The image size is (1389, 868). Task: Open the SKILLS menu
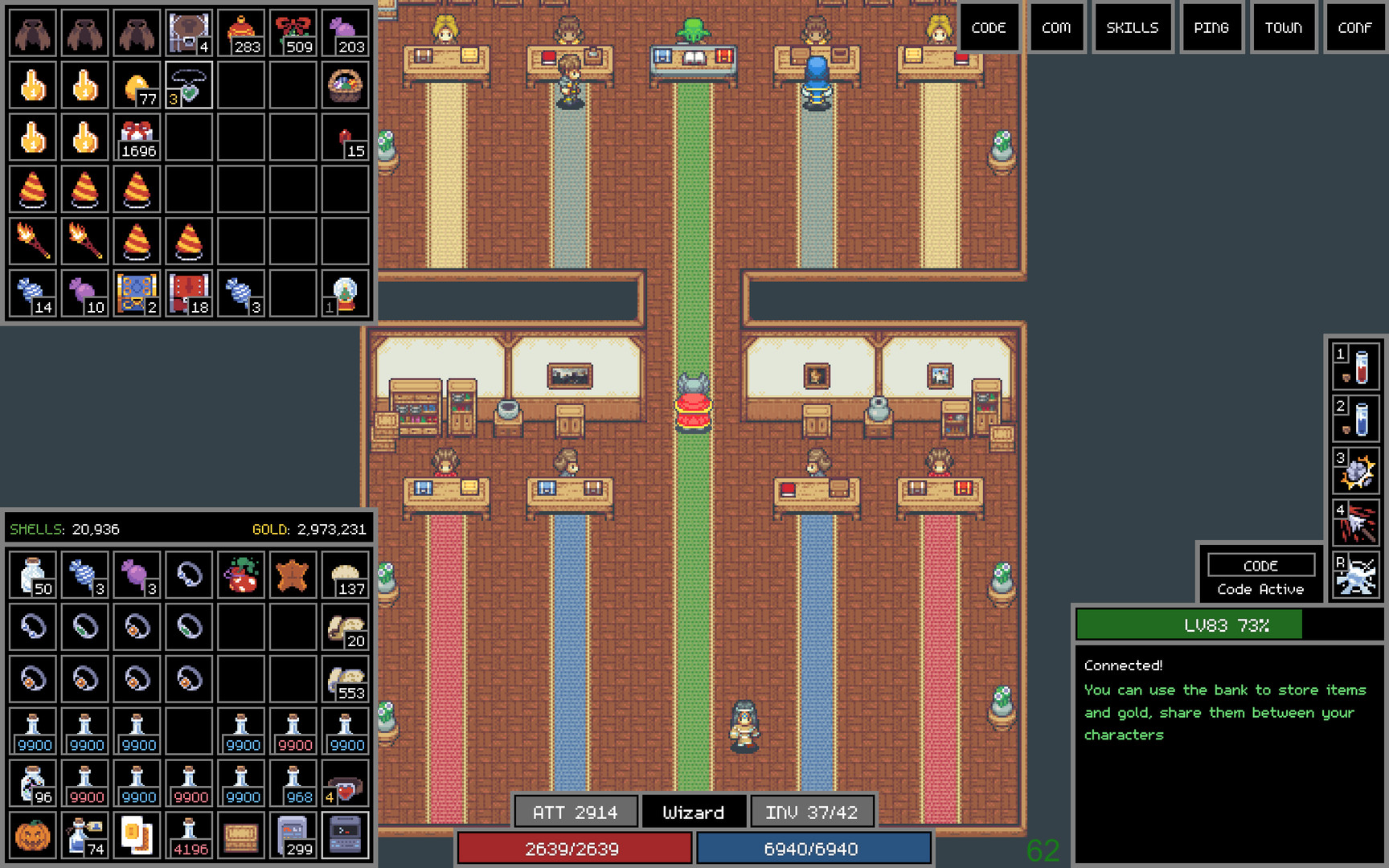tap(1132, 27)
